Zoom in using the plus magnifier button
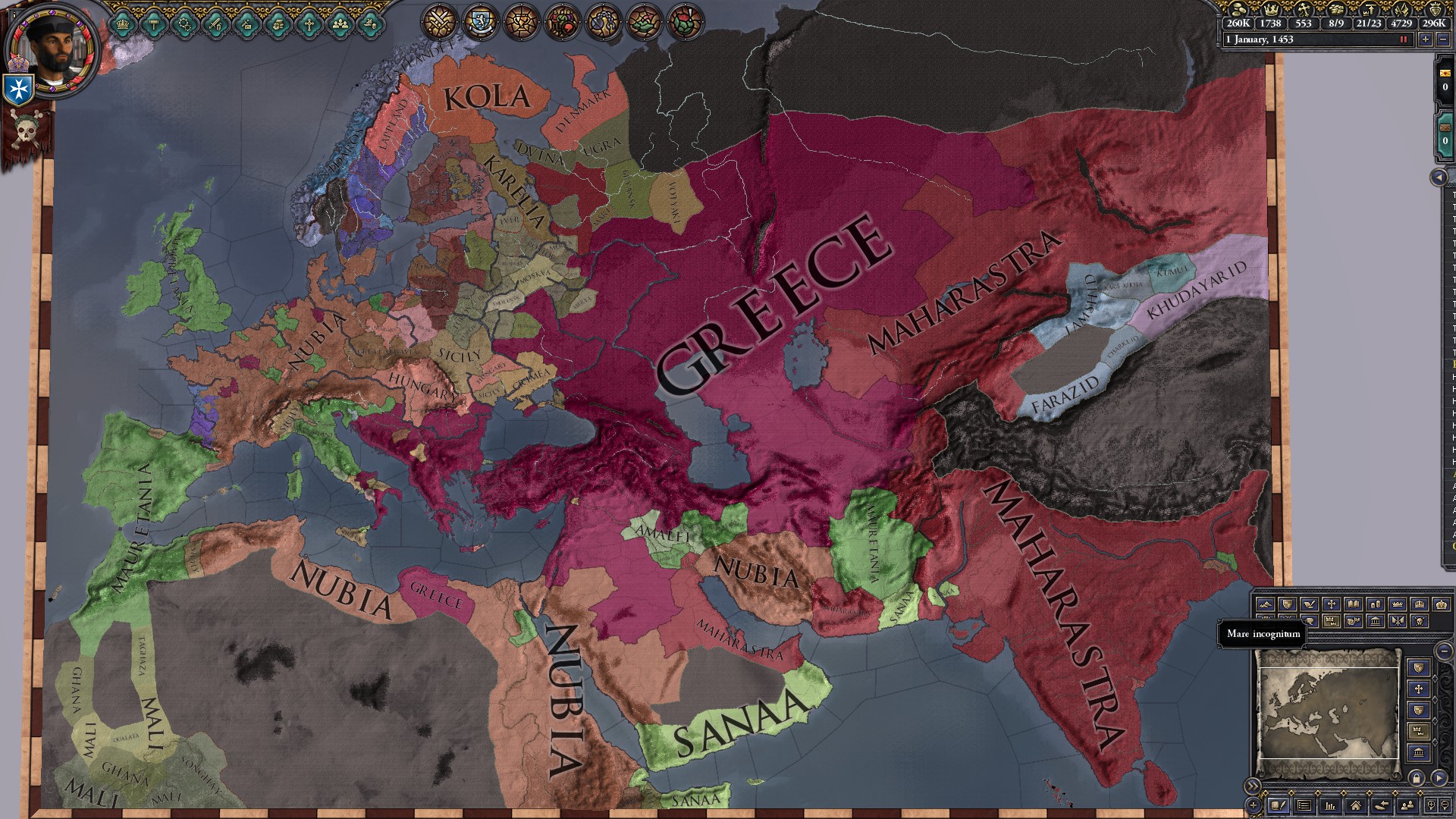This screenshot has width=1456, height=819. [1431, 805]
